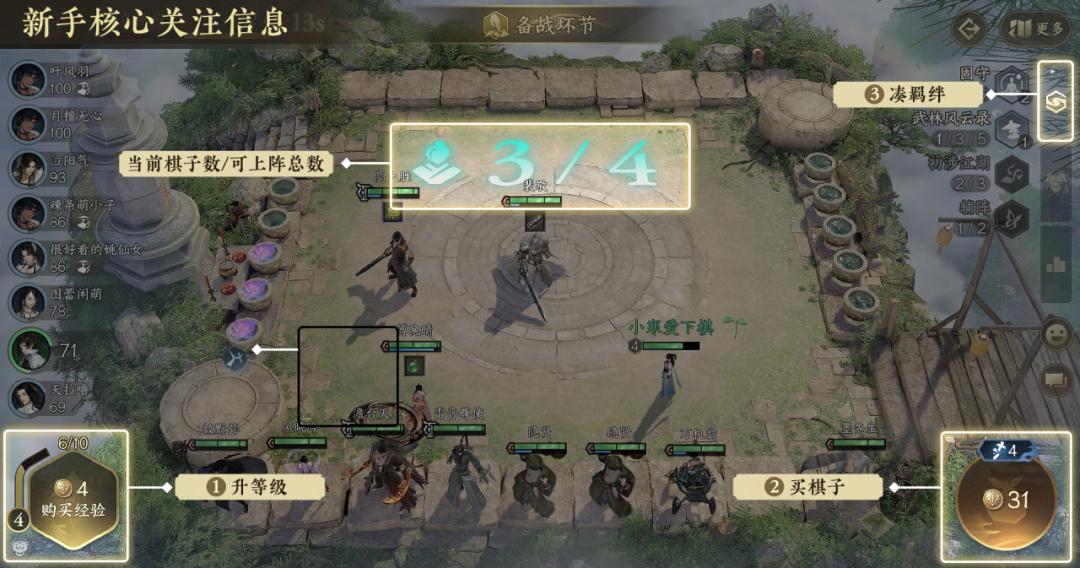Select the 初涉江湖 bond icon

[x=1013, y=172]
